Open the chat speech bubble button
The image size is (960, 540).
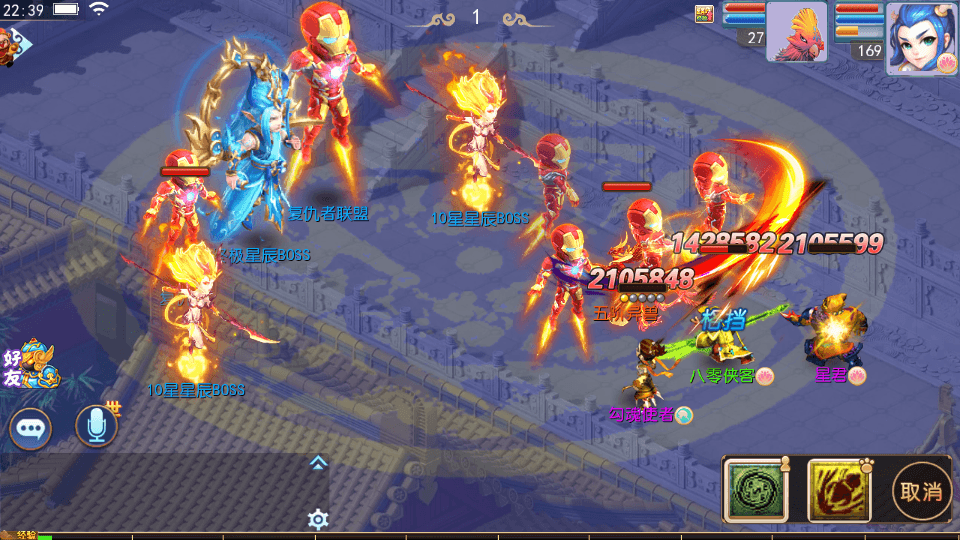point(31,429)
